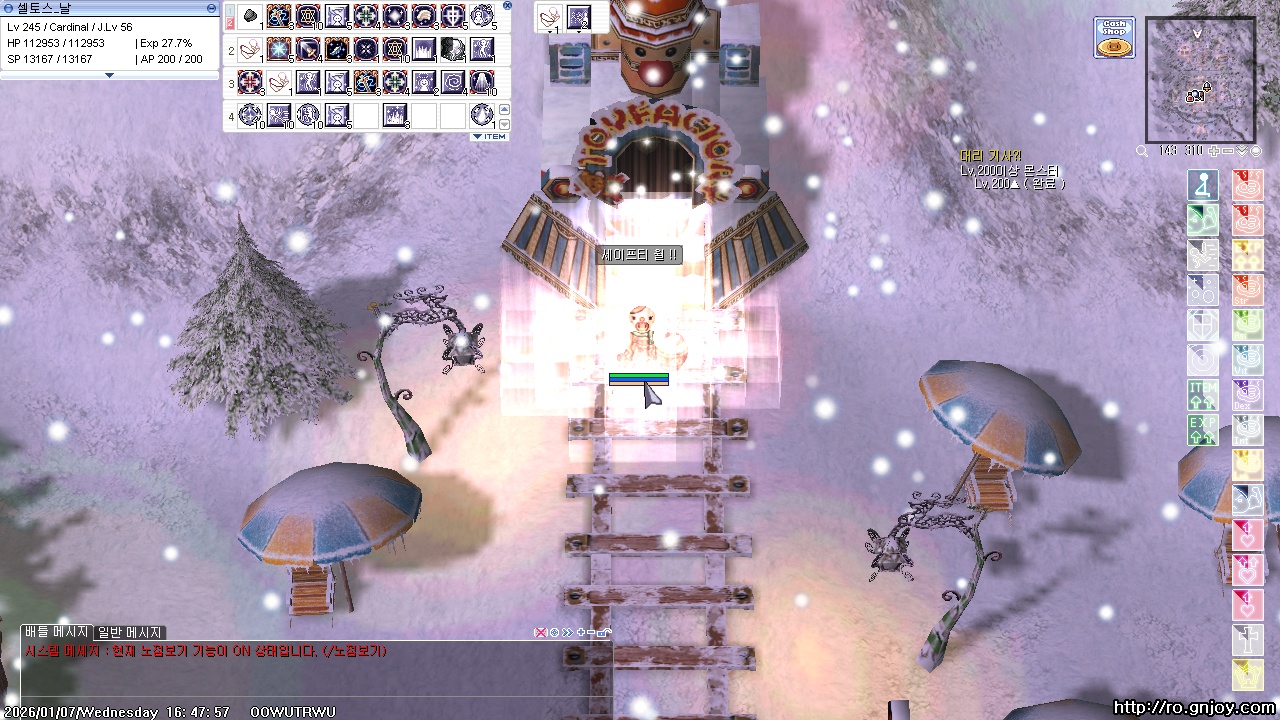1280x720 pixels.
Task: Activate the dark grey gemstone hotbar slot
Action: point(452,48)
